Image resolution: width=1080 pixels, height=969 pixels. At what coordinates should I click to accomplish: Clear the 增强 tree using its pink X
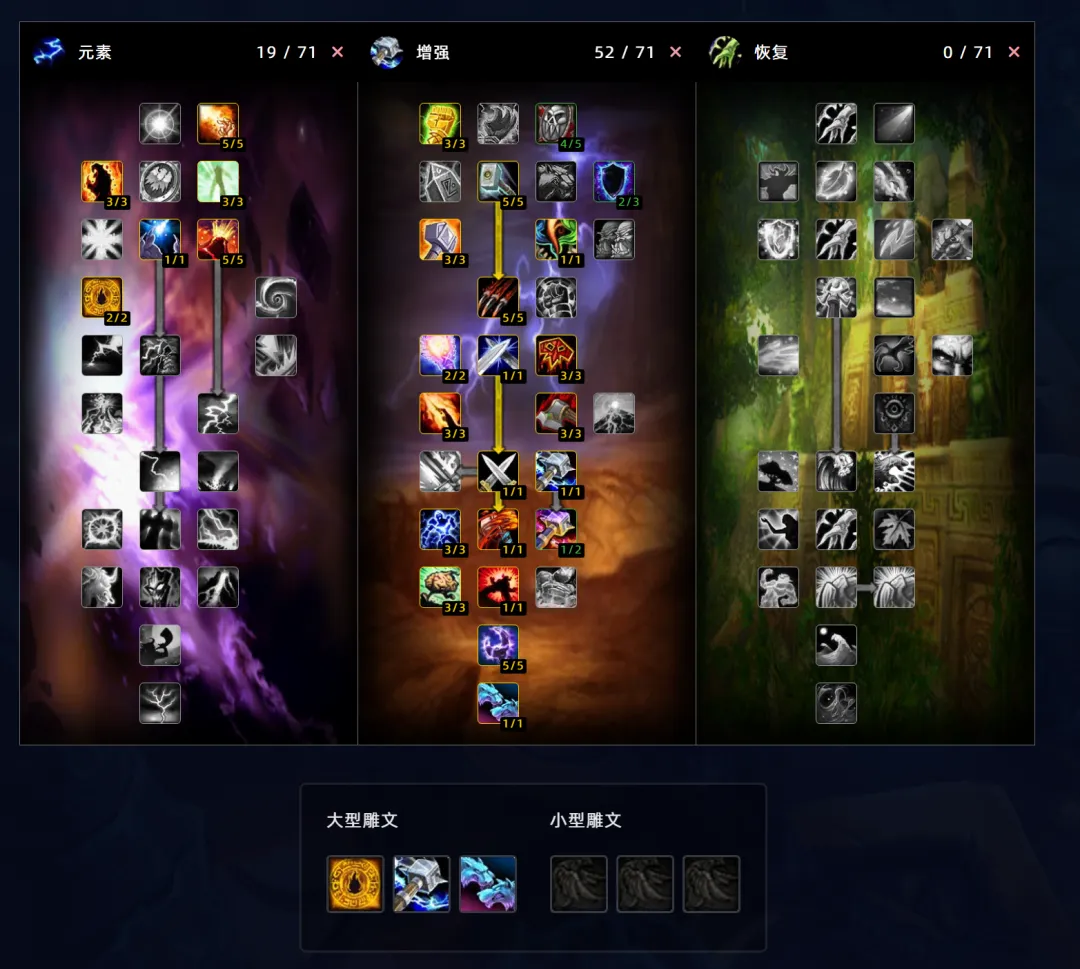(676, 52)
